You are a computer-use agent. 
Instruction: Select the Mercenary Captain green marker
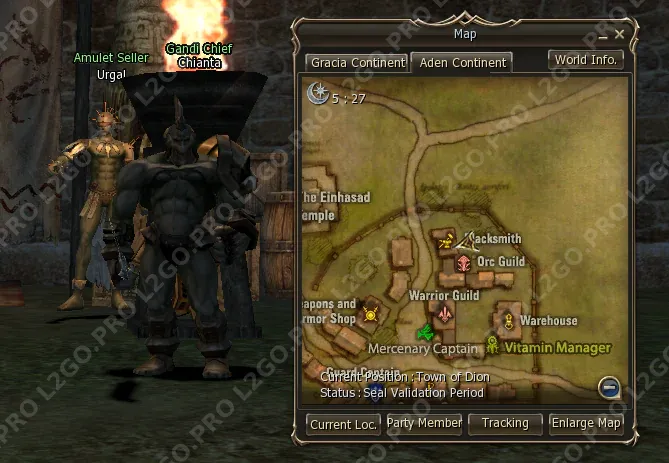tap(424, 331)
